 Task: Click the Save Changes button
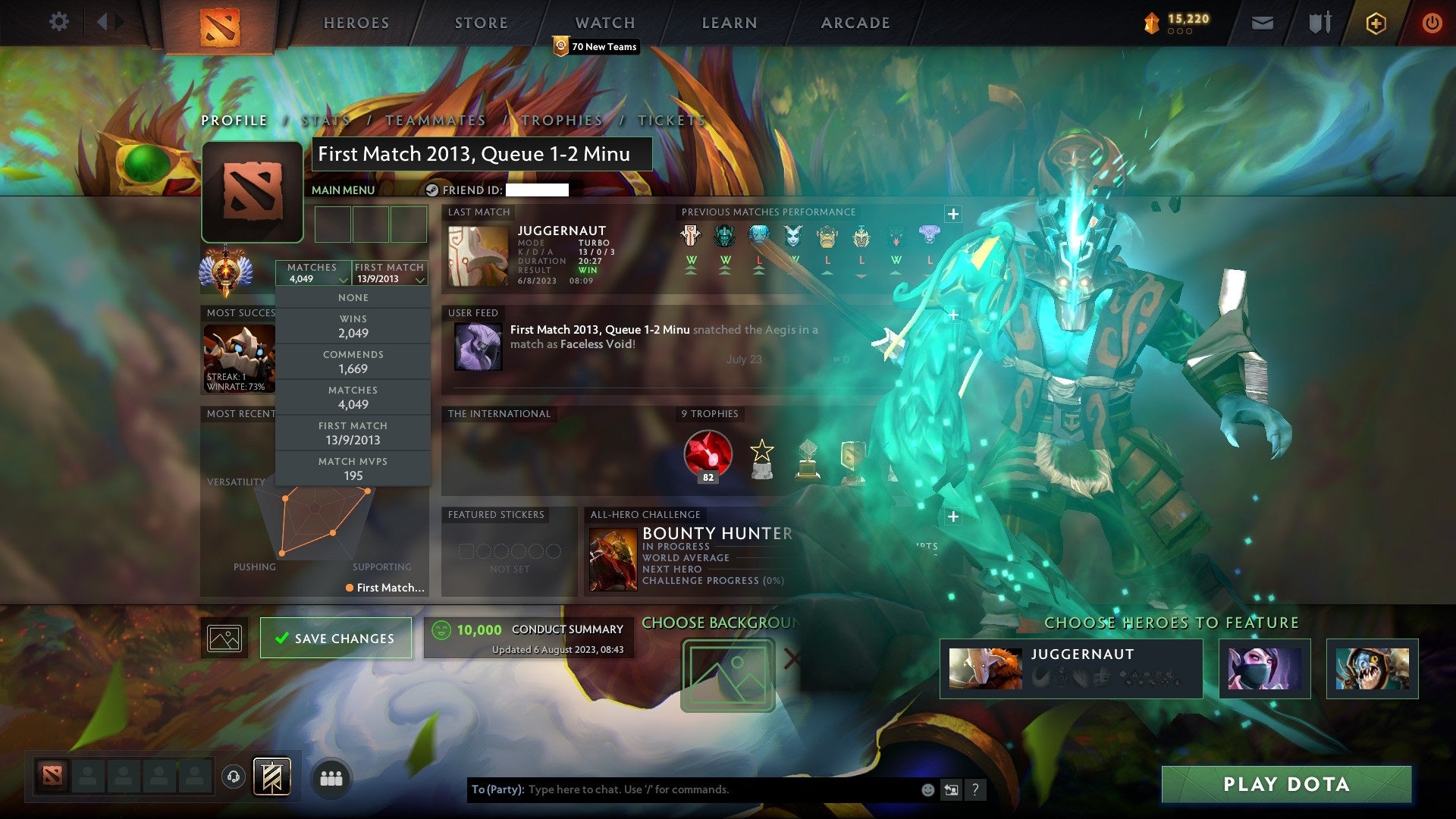(336, 638)
